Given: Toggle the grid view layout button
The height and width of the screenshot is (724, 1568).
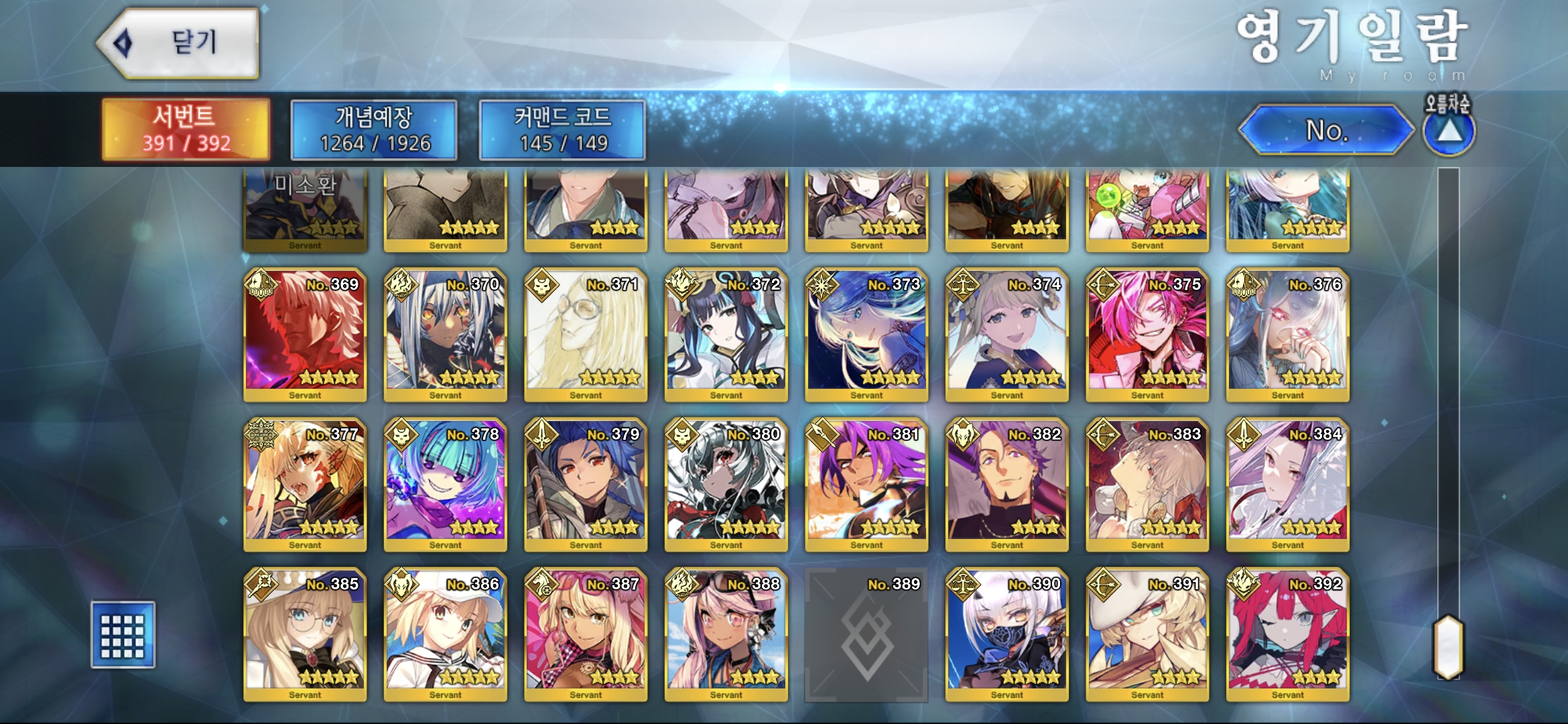Looking at the screenshot, I should 123,634.
